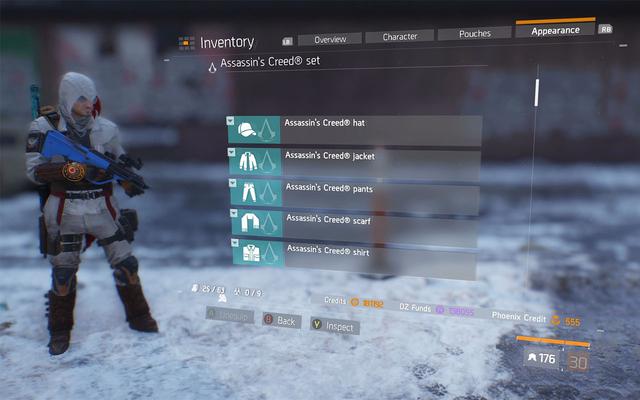Screen dimensions: 640x400
Task: Click the Back button
Action: click(280, 321)
